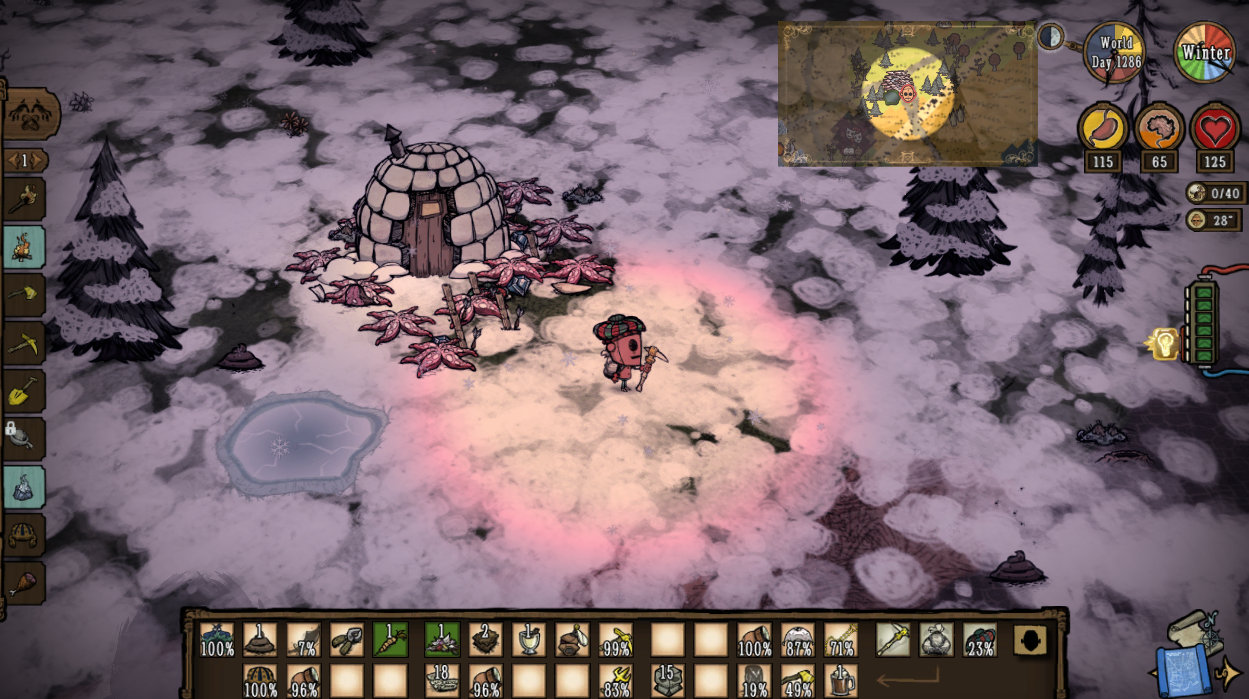This screenshot has width=1249, height=699.
Task: Click the locked crafting shortcut
Action: 25,438
